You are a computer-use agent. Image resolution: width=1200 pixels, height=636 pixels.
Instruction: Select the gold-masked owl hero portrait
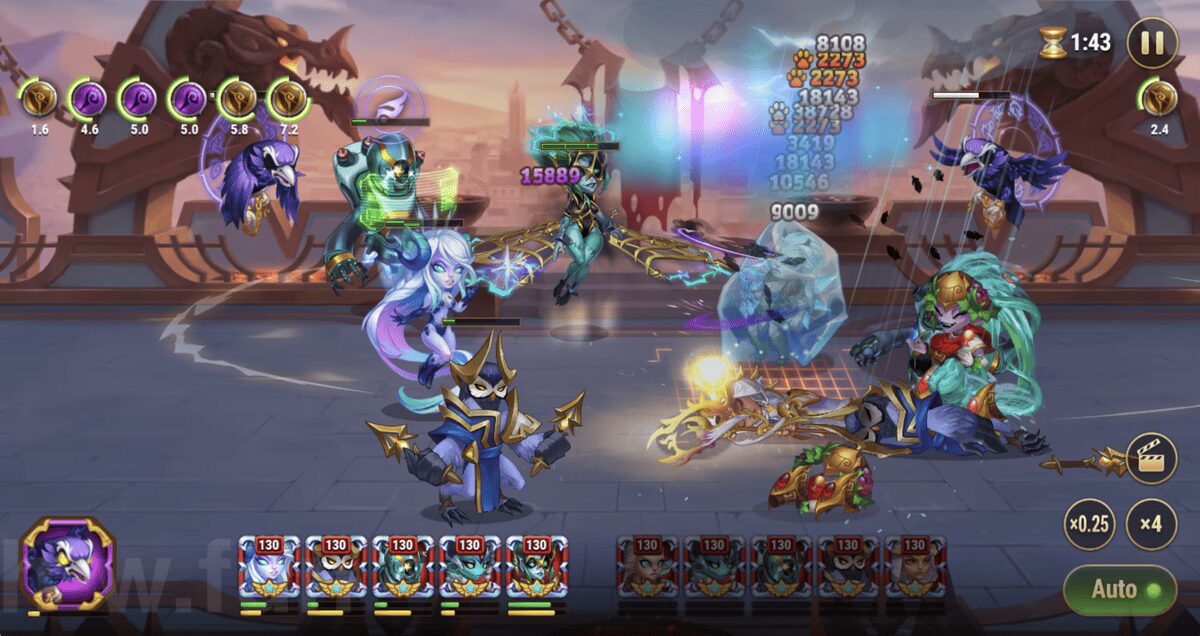pos(335,568)
